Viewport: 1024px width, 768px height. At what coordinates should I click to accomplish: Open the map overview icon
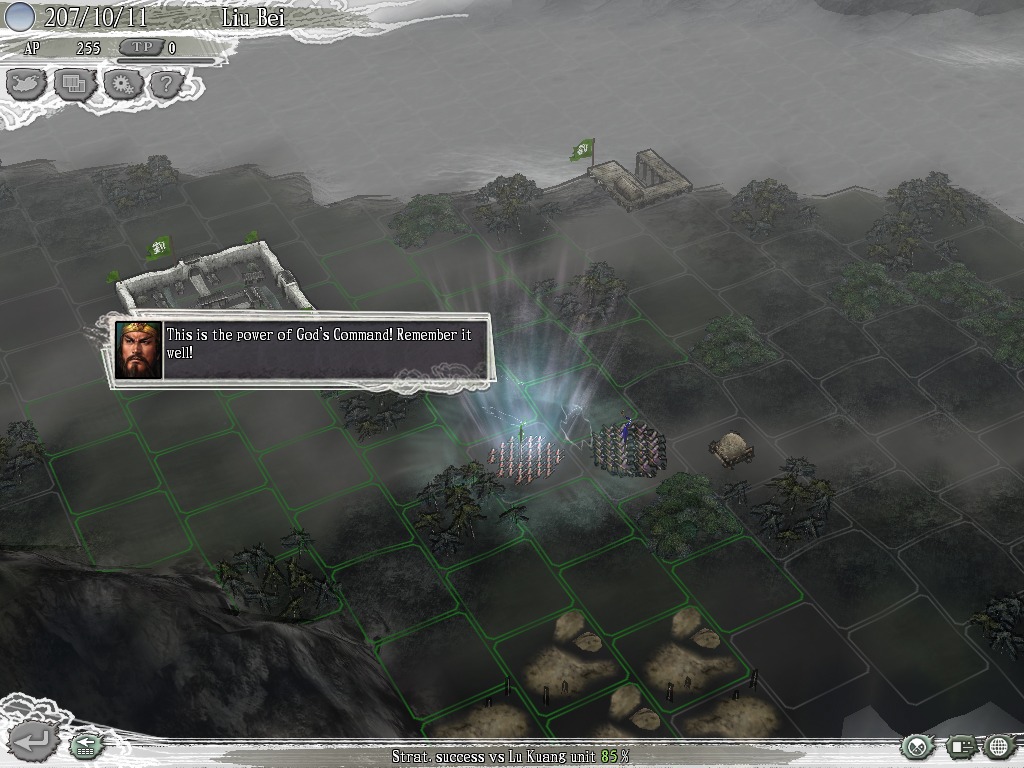(x=27, y=85)
